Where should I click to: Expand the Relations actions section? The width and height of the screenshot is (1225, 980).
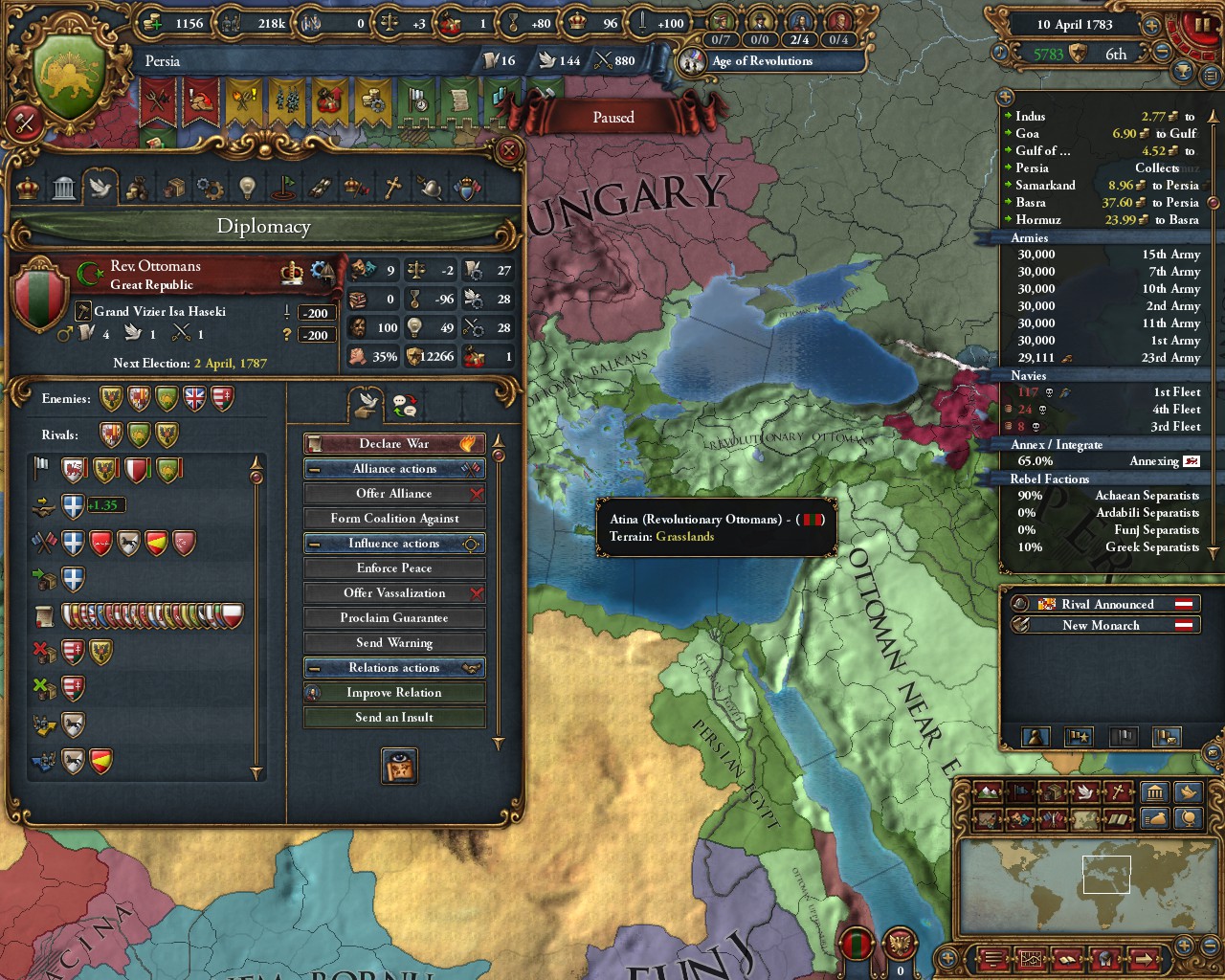(x=394, y=667)
